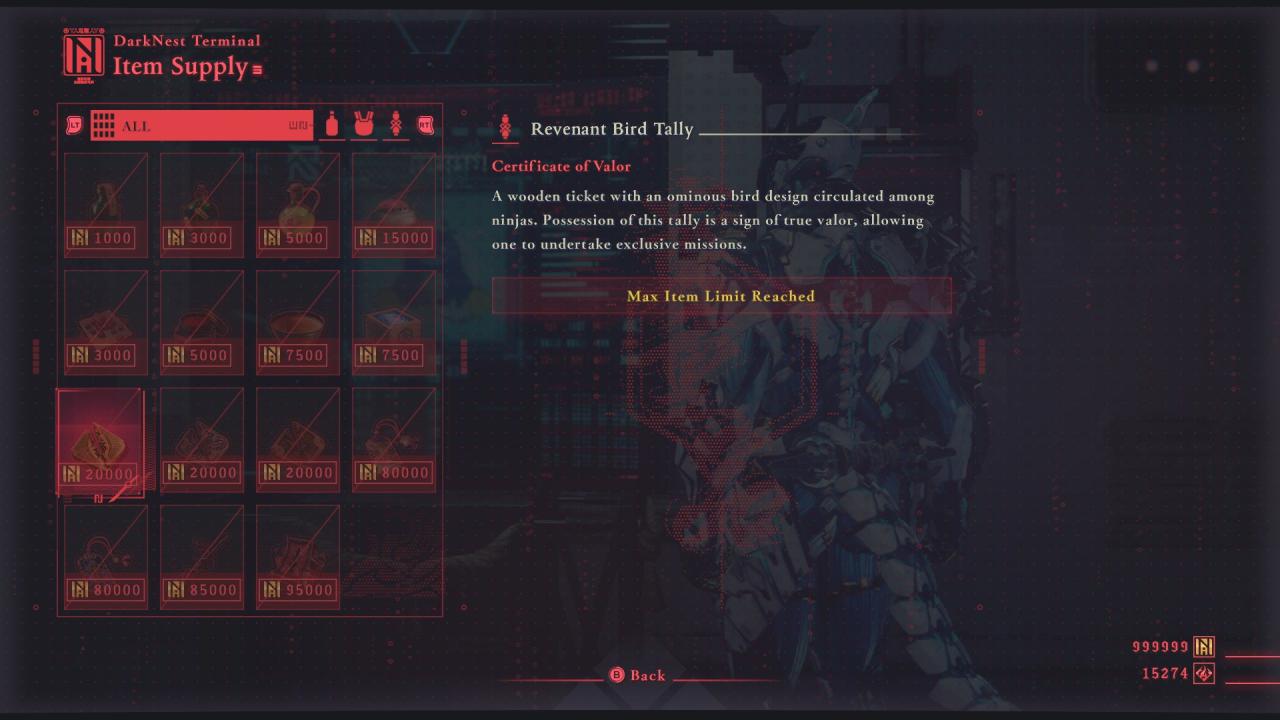The width and height of the screenshot is (1280, 720).
Task: Show the tally charm category tab
Action: point(396,126)
